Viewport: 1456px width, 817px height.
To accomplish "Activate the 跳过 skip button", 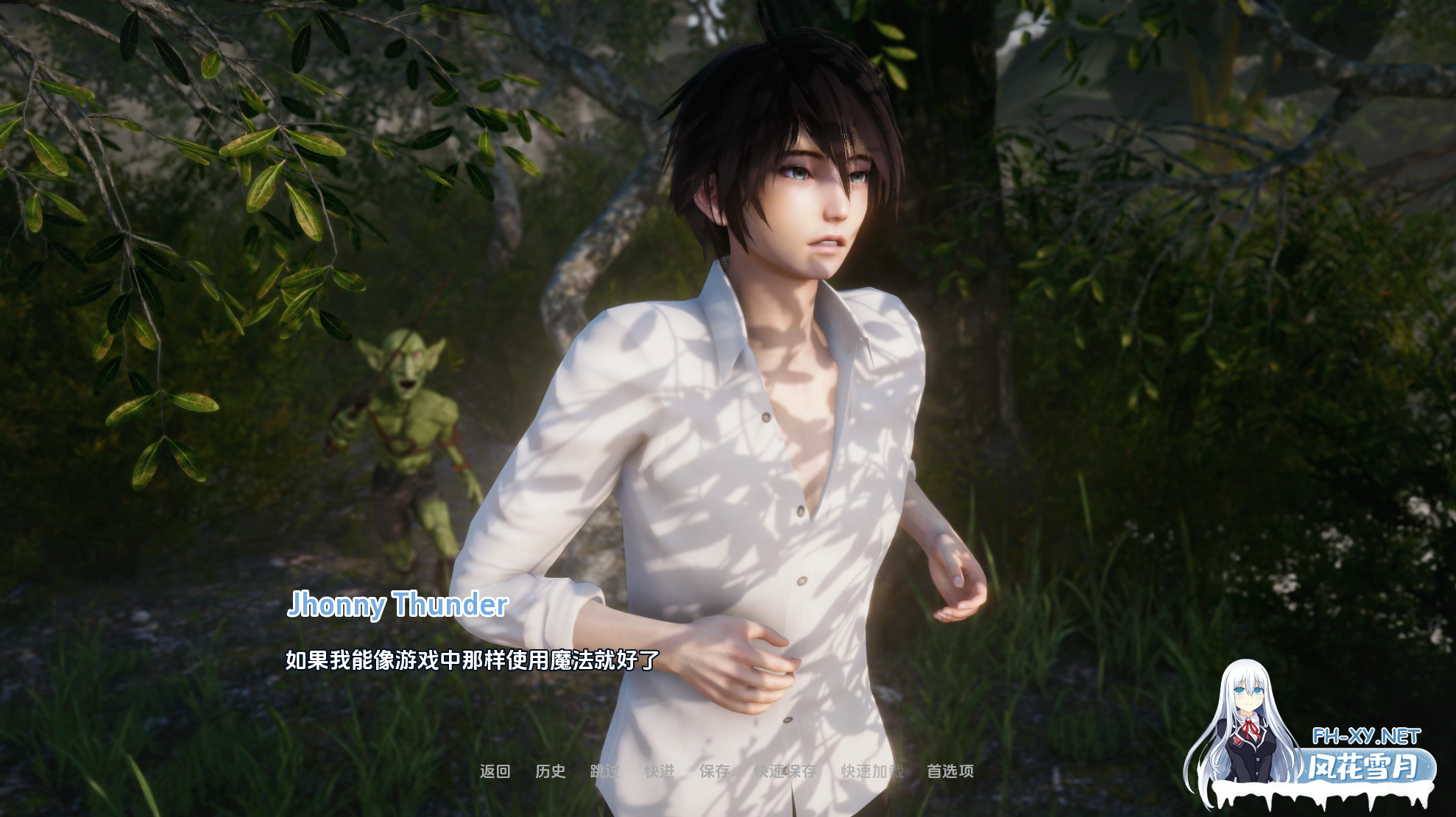I will [x=605, y=771].
